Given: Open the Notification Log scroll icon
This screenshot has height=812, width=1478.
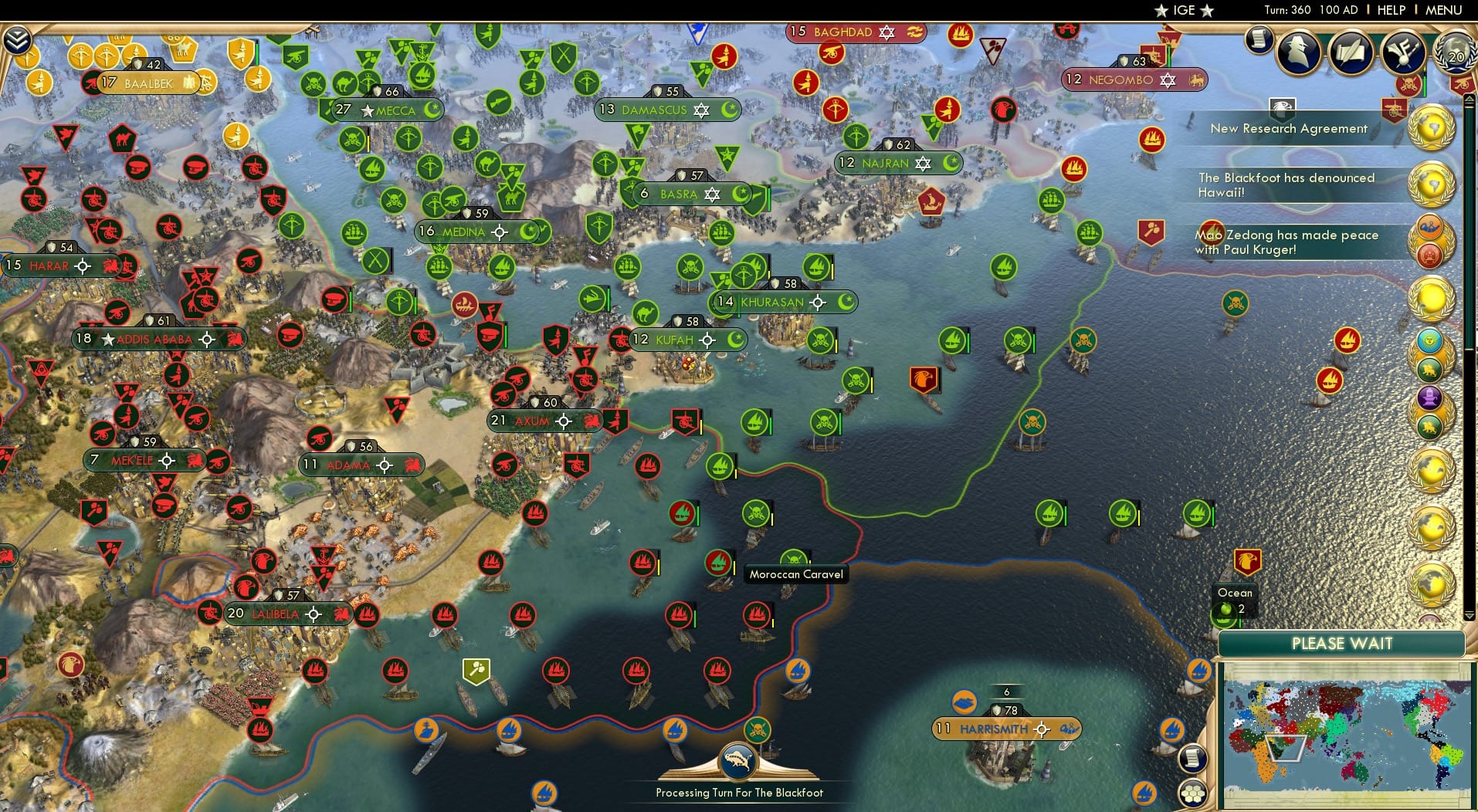Looking at the screenshot, I should [x=1259, y=40].
